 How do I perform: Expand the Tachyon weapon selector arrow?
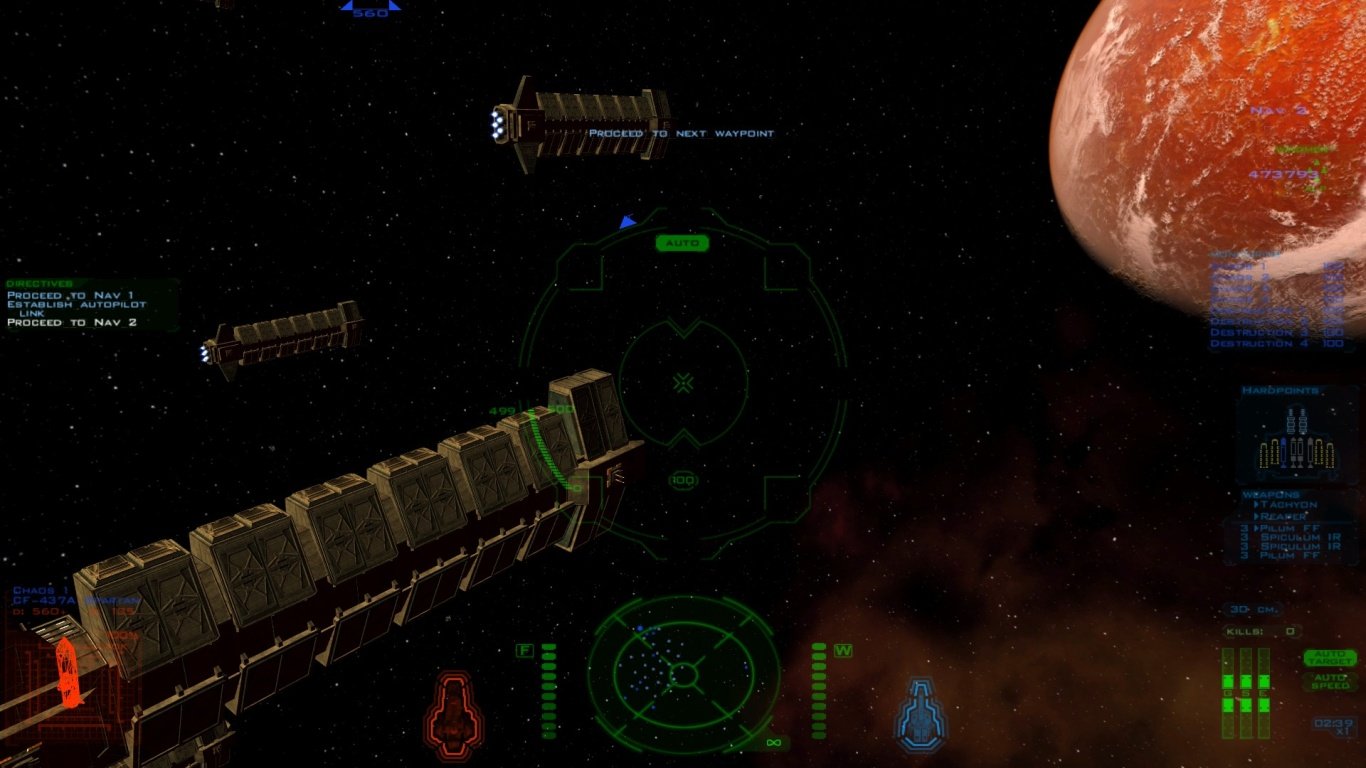pyautogui.click(x=1257, y=506)
